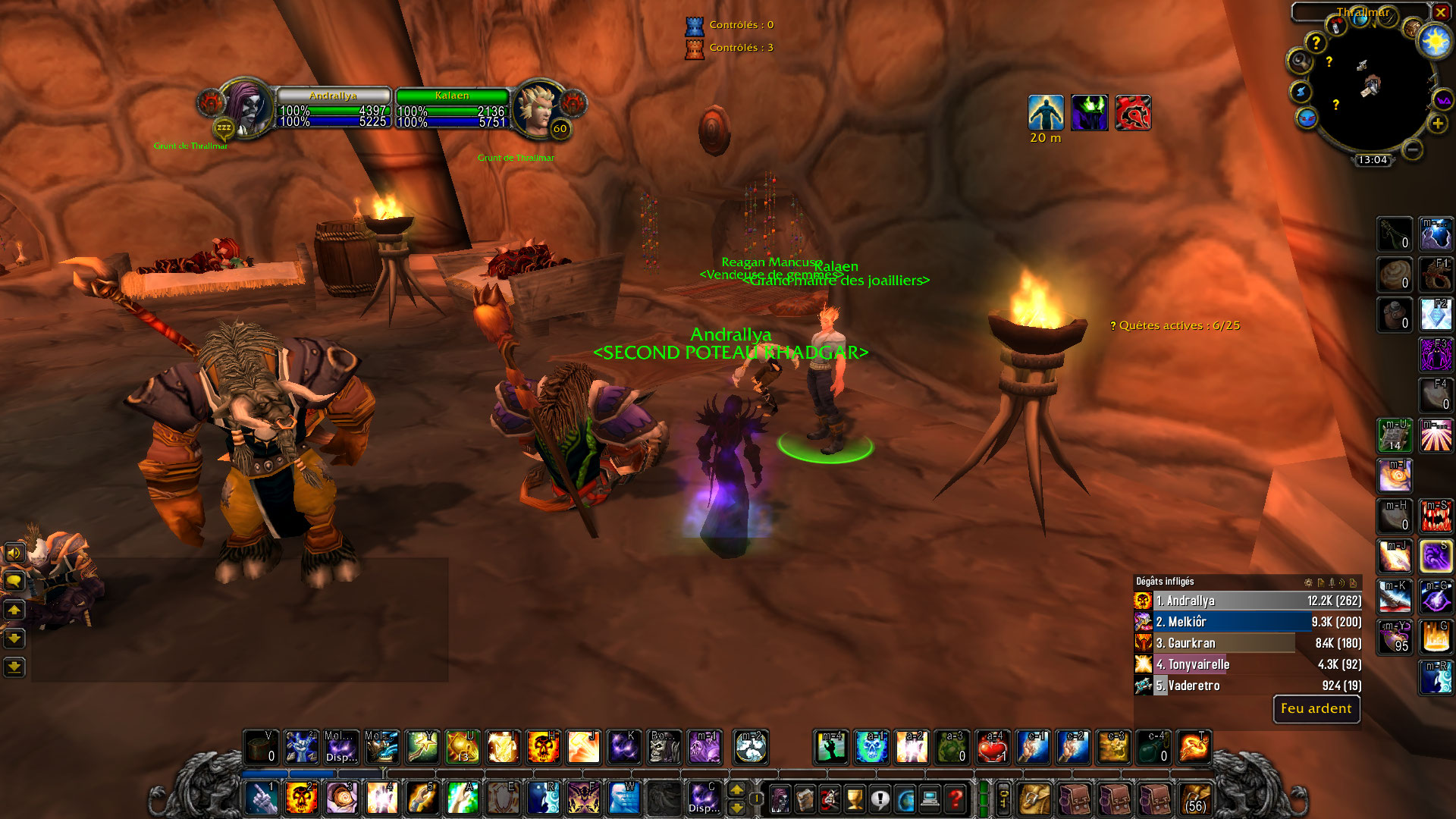Click Melkiôr's blue damage bar in the meter
The image size is (1456, 819).
click(1244, 622)
